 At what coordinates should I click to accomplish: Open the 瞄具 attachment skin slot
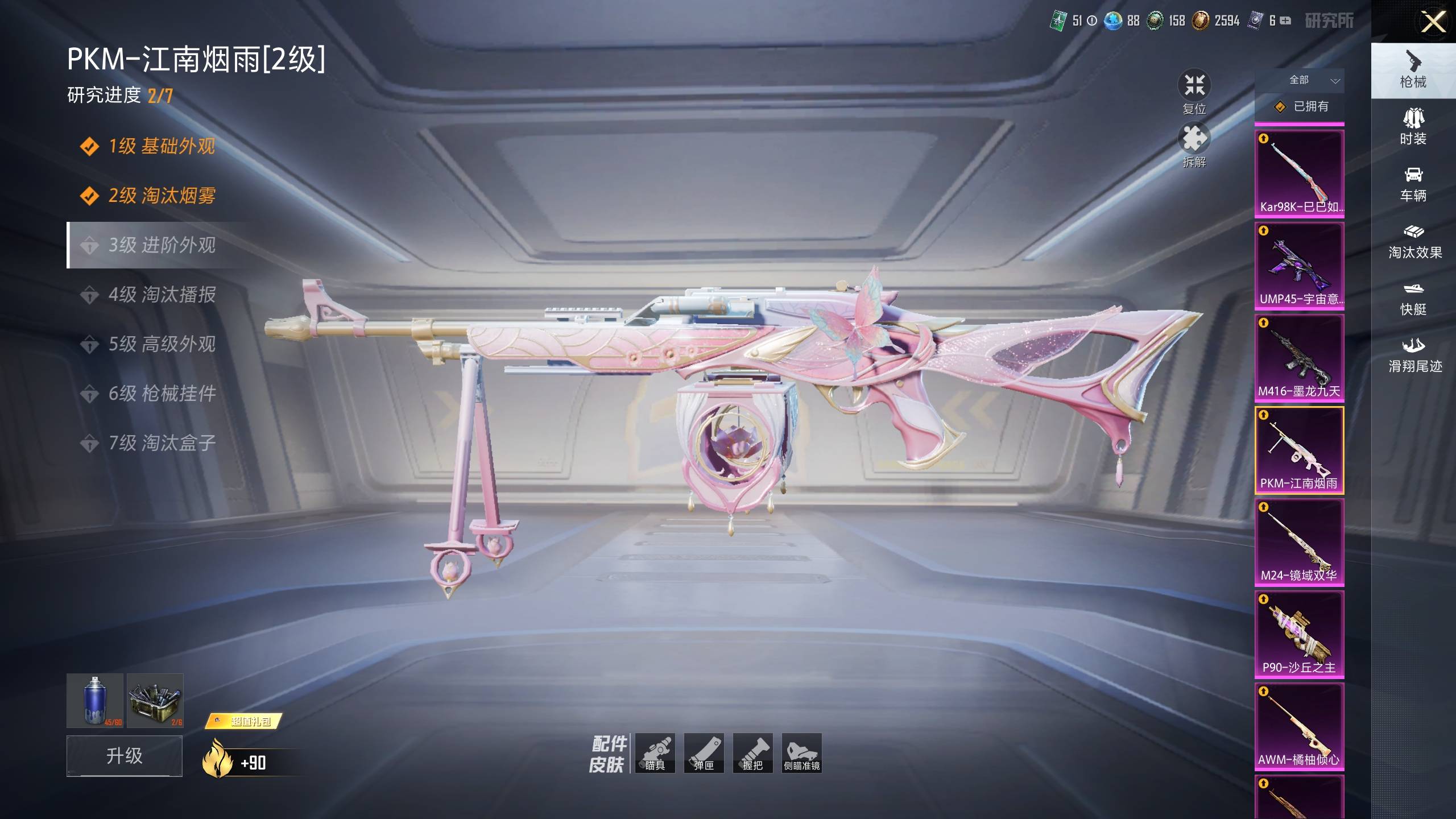(x=655, y=753)
